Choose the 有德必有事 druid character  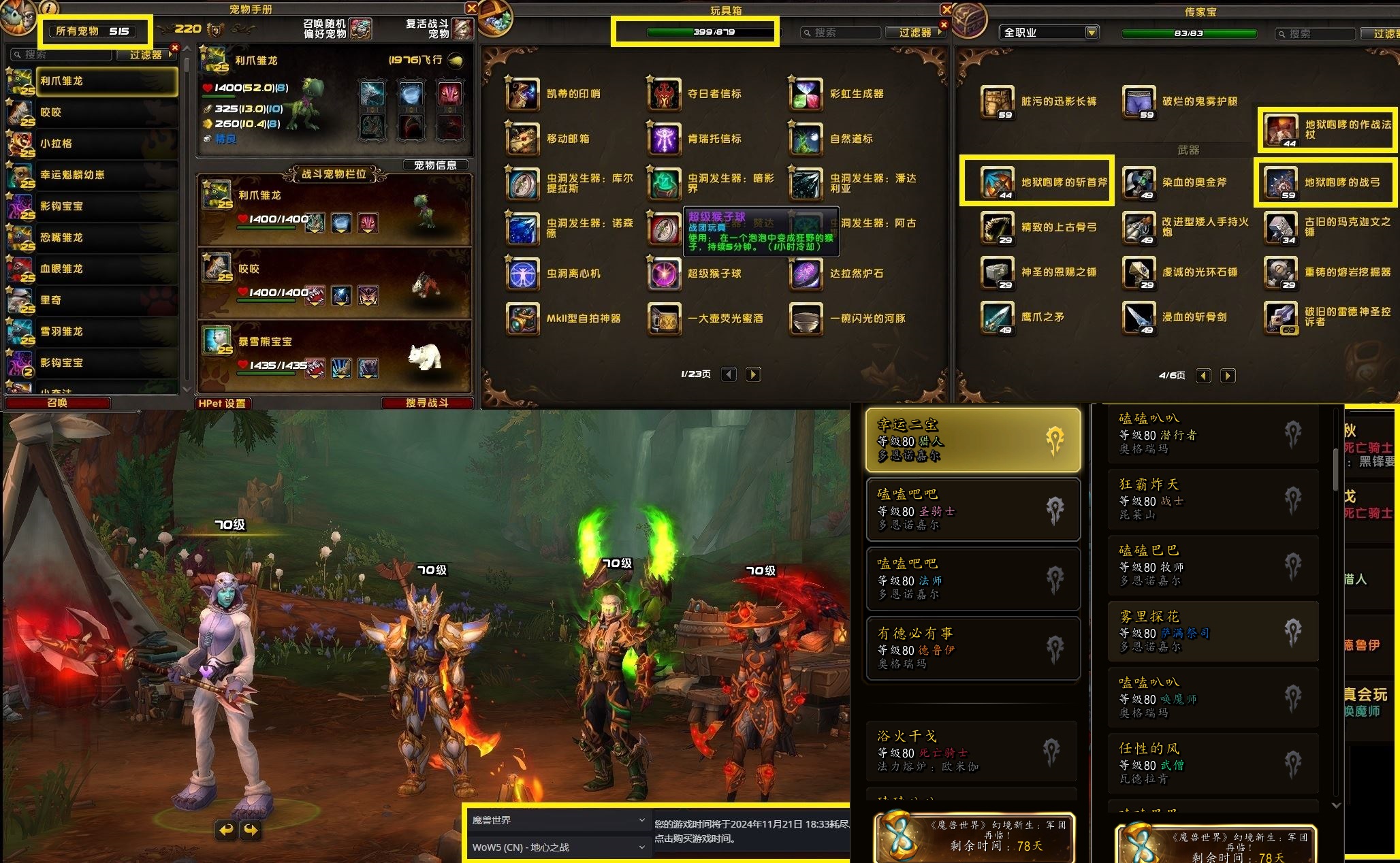pos(973,648)
